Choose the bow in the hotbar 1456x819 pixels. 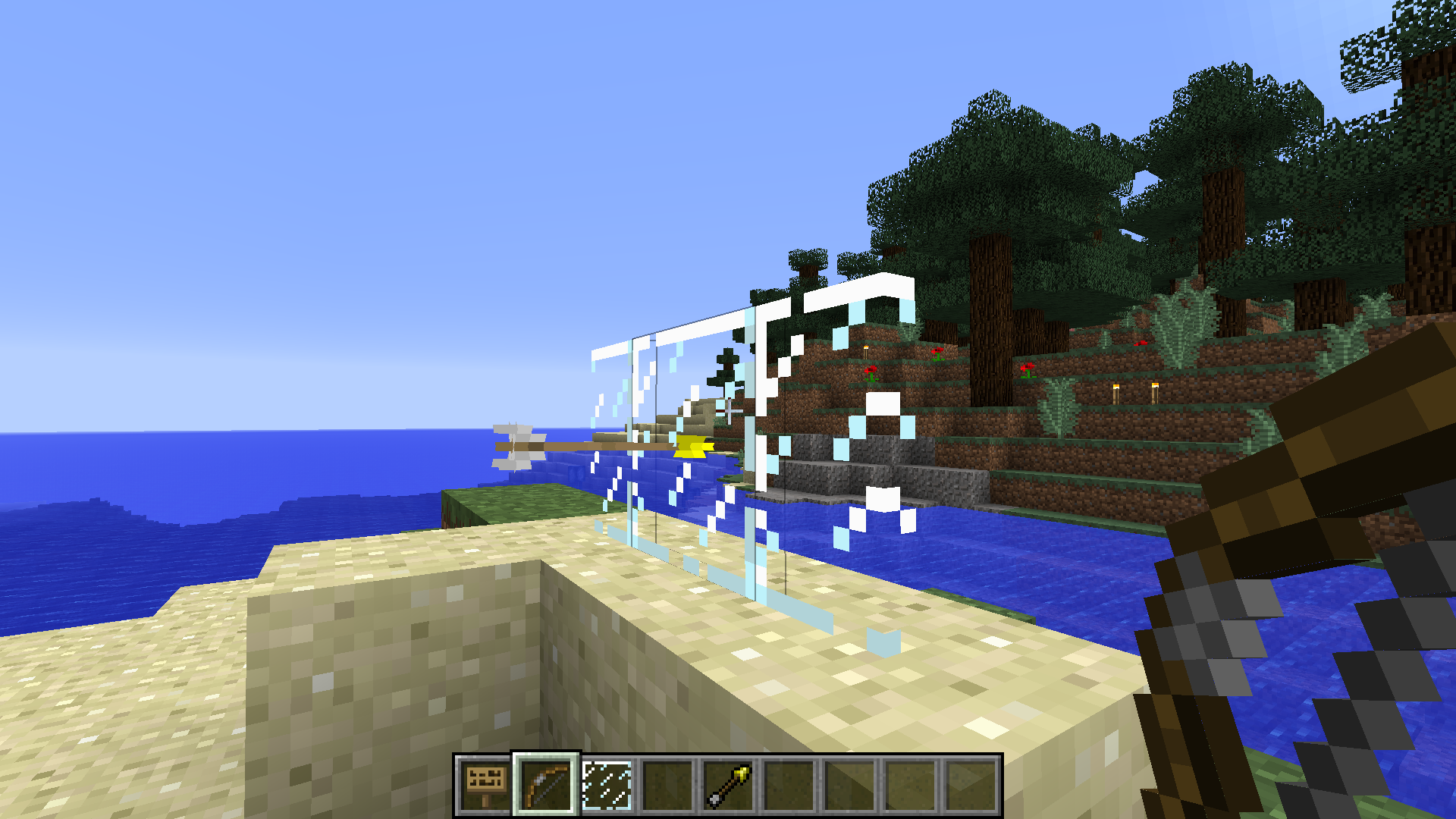click(x=546, y=786)
